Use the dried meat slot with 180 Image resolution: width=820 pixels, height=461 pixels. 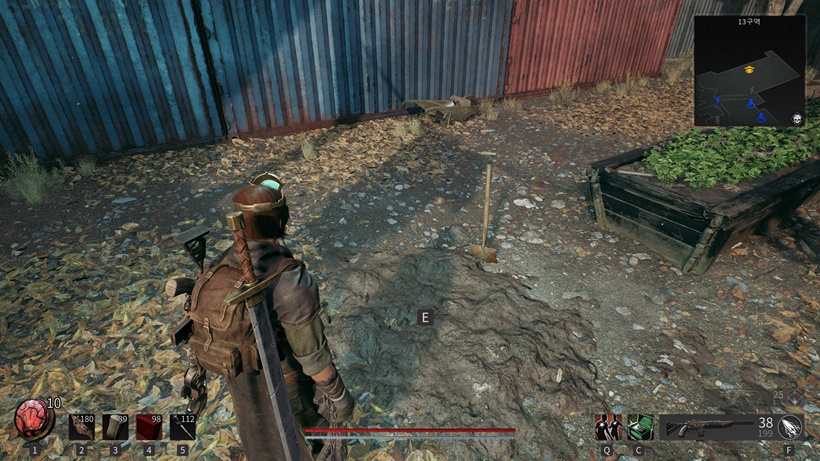point(82,427)
